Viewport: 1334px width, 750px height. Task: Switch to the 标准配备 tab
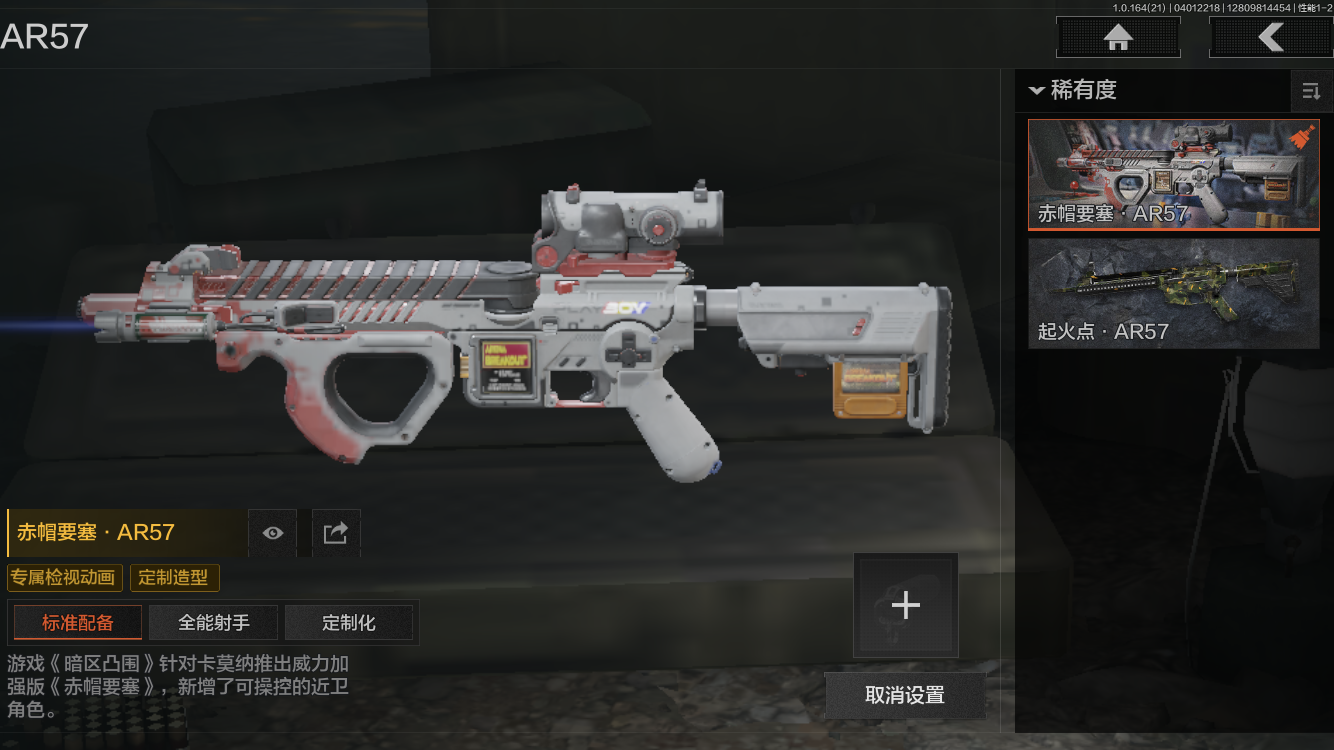click(78, 622)
